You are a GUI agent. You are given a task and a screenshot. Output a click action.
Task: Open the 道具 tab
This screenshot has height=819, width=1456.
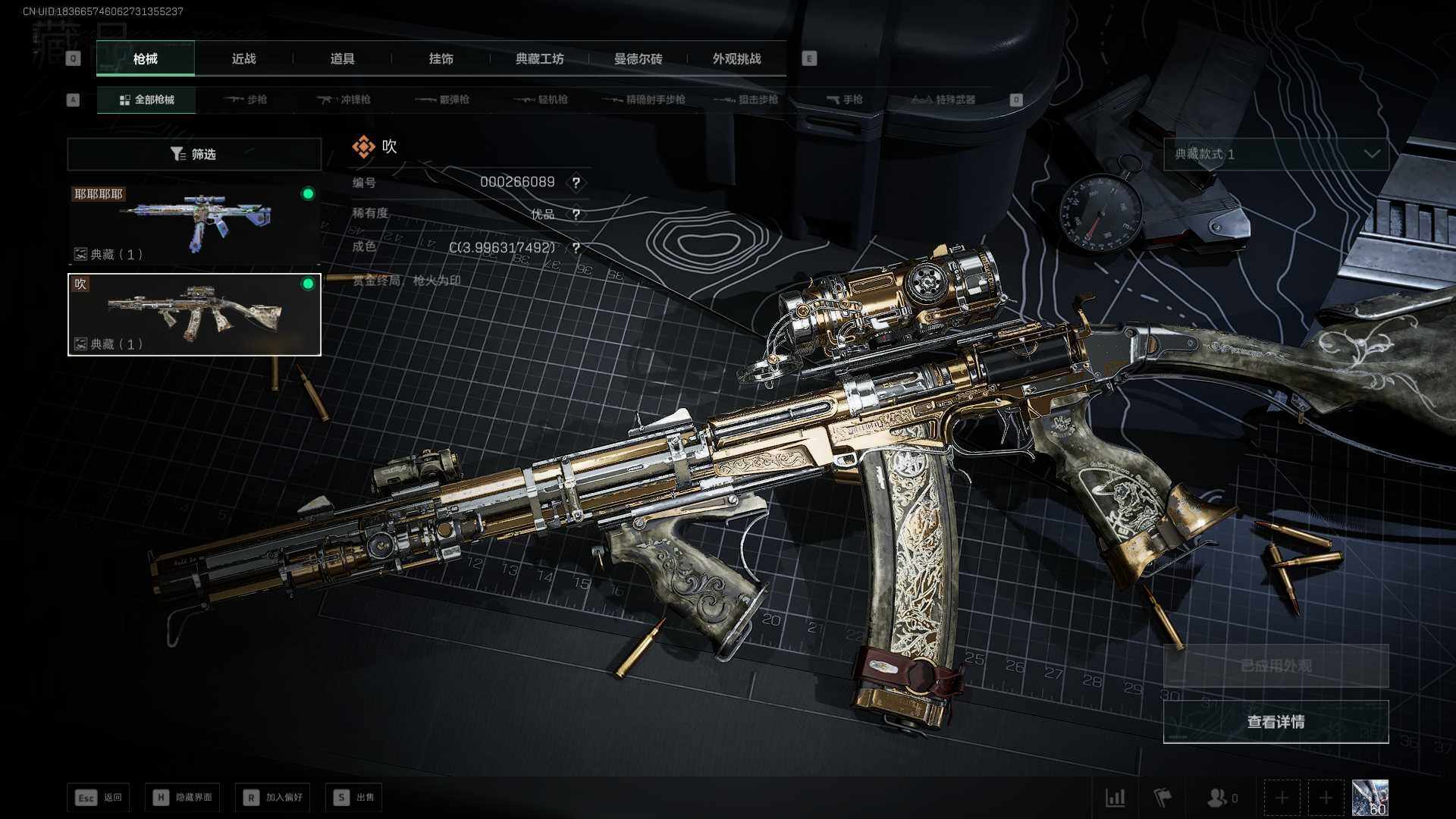pyautogui.click(x=342, y=59)
